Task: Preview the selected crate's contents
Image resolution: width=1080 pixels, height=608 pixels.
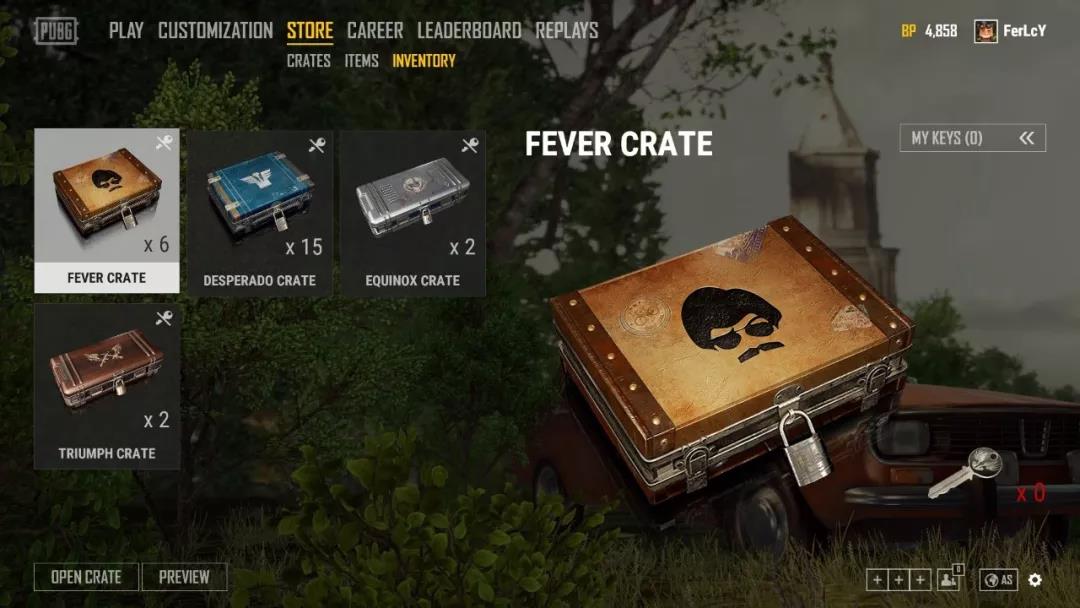Action: coord(184,577)
